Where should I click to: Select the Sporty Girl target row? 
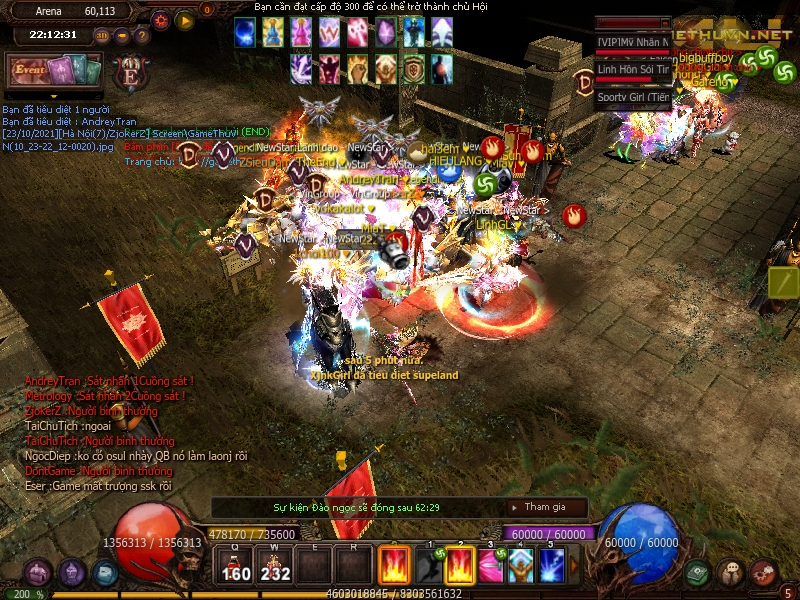(x=633, y=97)
